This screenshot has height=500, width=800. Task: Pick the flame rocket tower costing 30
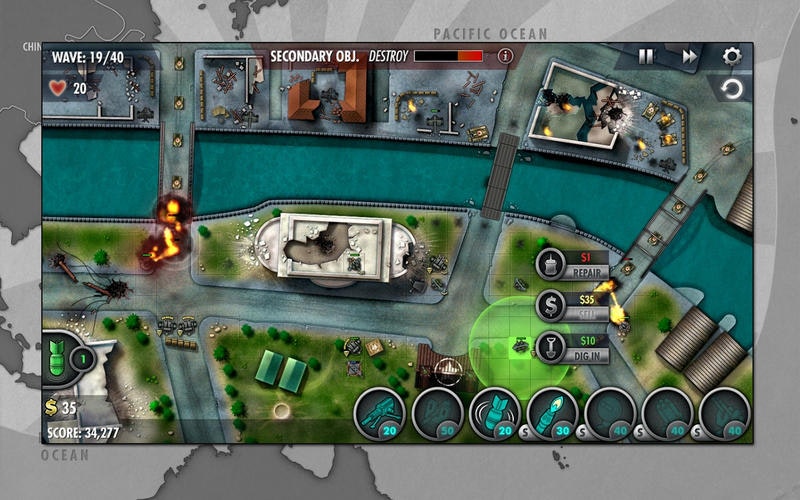(553, 413)
